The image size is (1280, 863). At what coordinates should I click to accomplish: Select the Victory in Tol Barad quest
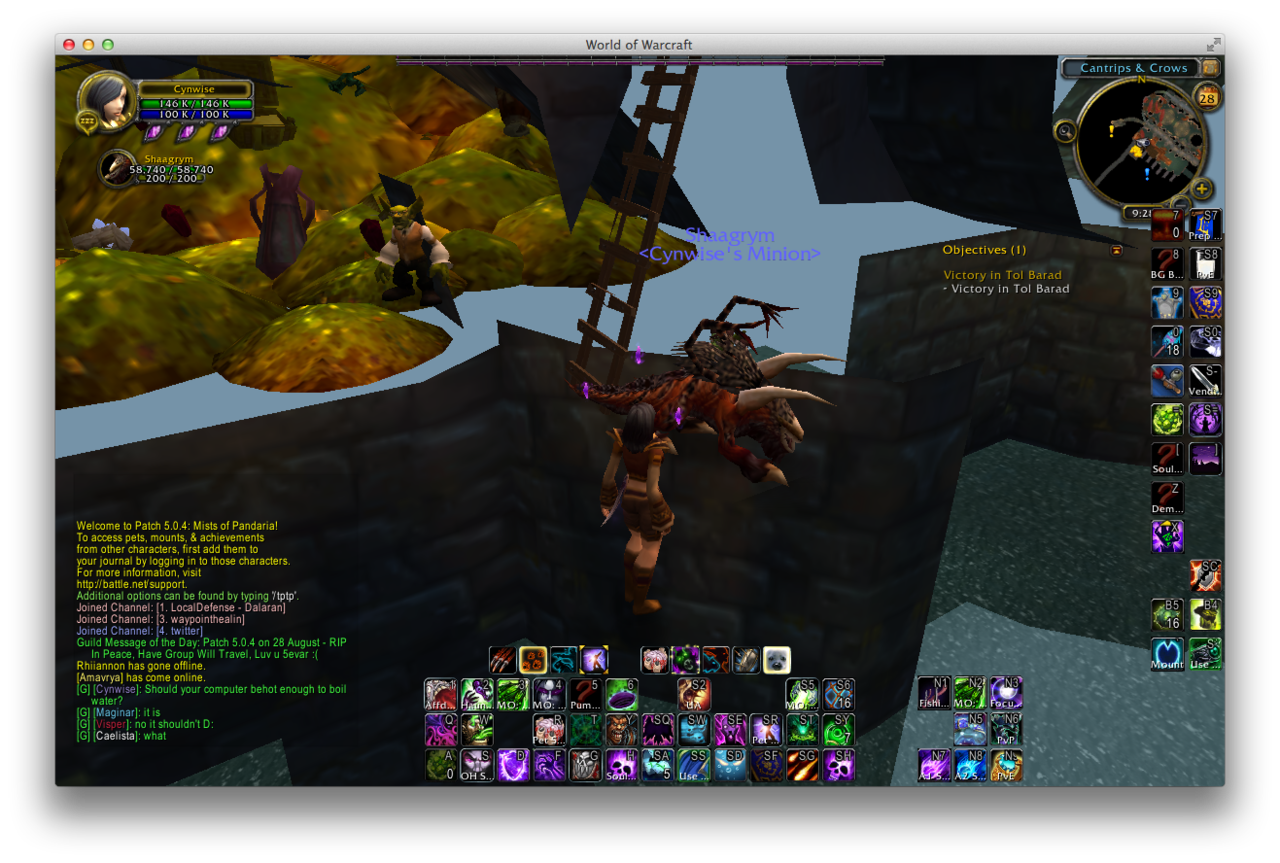coord(1002,275)
